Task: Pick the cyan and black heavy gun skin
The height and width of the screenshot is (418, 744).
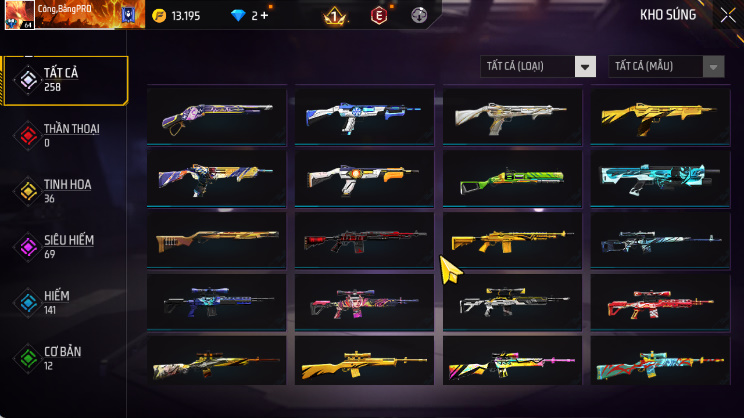Action: click(660, 180)
